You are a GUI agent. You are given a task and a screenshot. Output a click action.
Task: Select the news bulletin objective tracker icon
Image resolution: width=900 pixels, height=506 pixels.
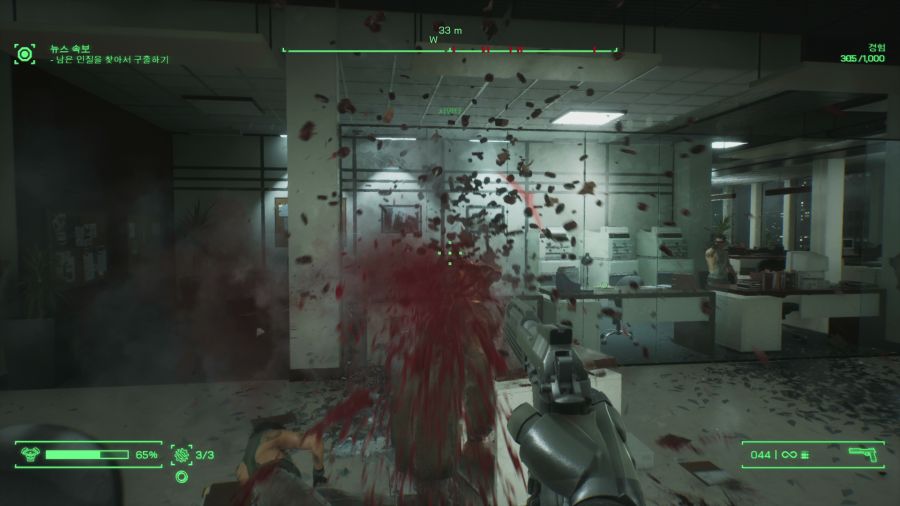point(24,53)
